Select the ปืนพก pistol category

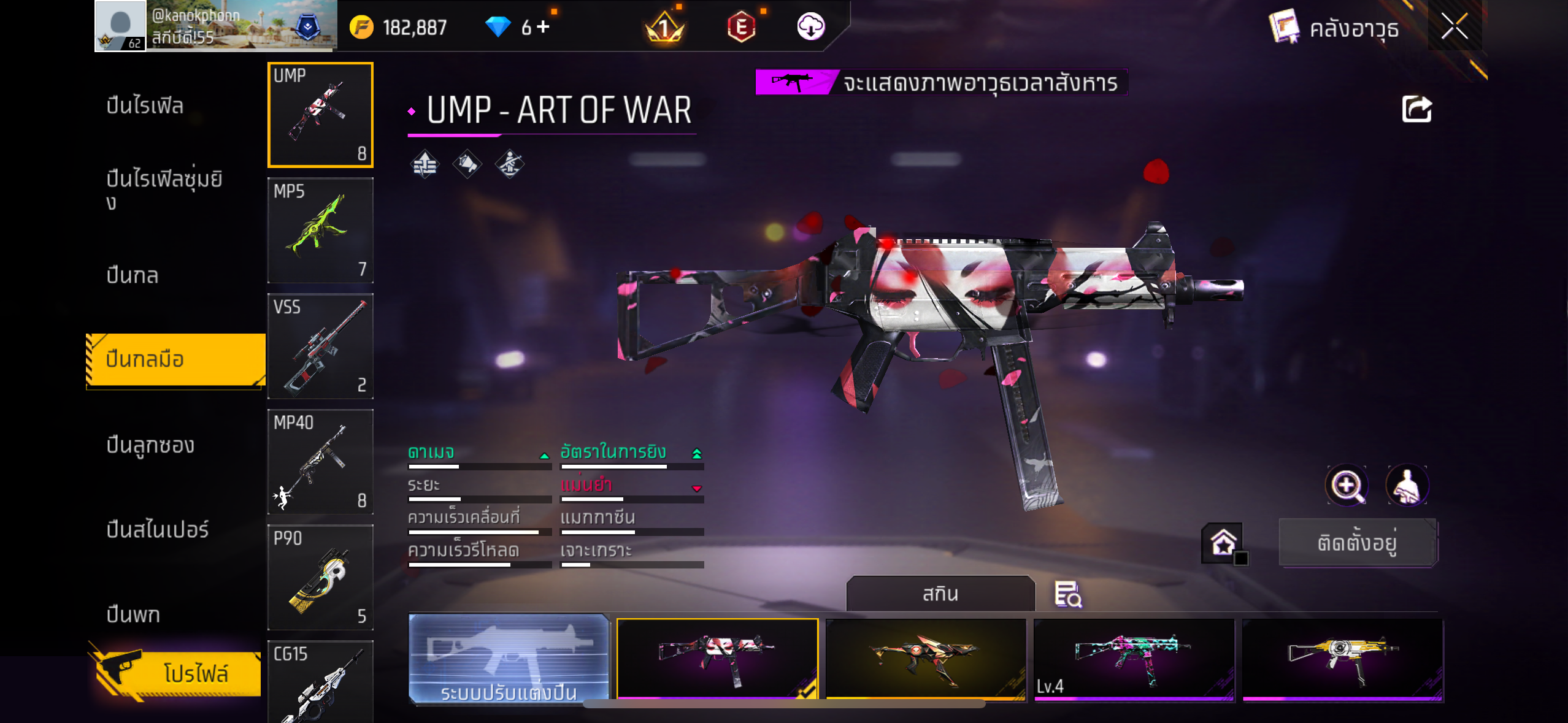tap(134, 614)
